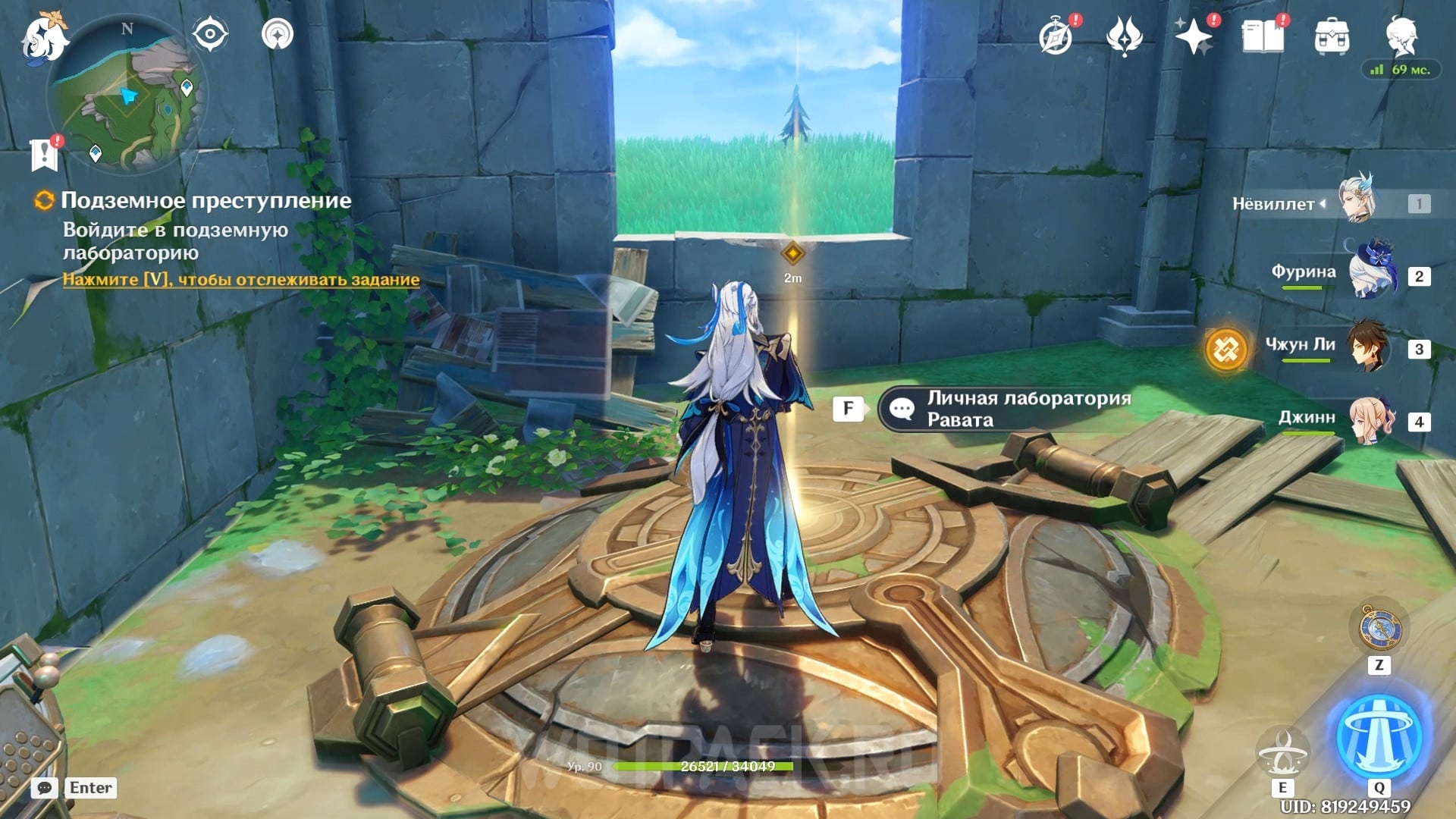This screenshot has height=819, width=1456.
Task: Open the wing-shaped battle pass icon
Action: pos(1125,36)
